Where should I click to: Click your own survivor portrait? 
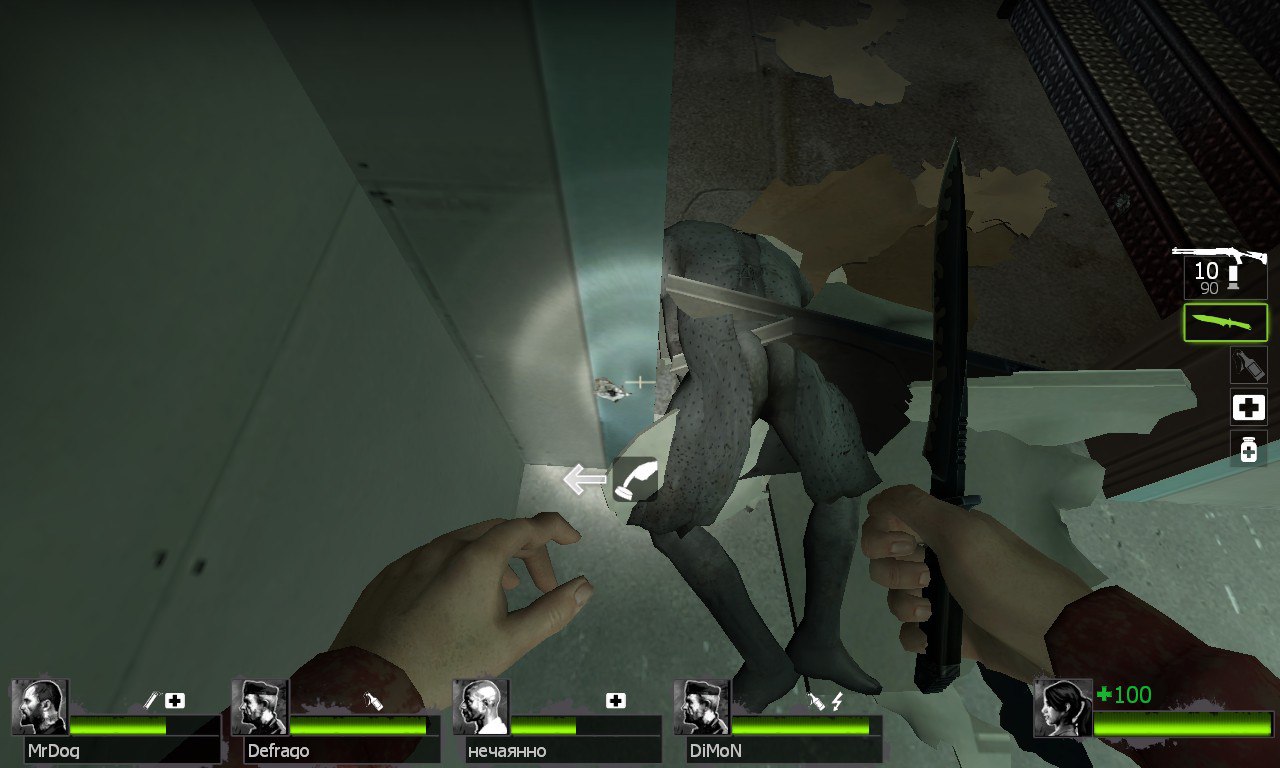pyautogui.click(x=1062, y=707)
